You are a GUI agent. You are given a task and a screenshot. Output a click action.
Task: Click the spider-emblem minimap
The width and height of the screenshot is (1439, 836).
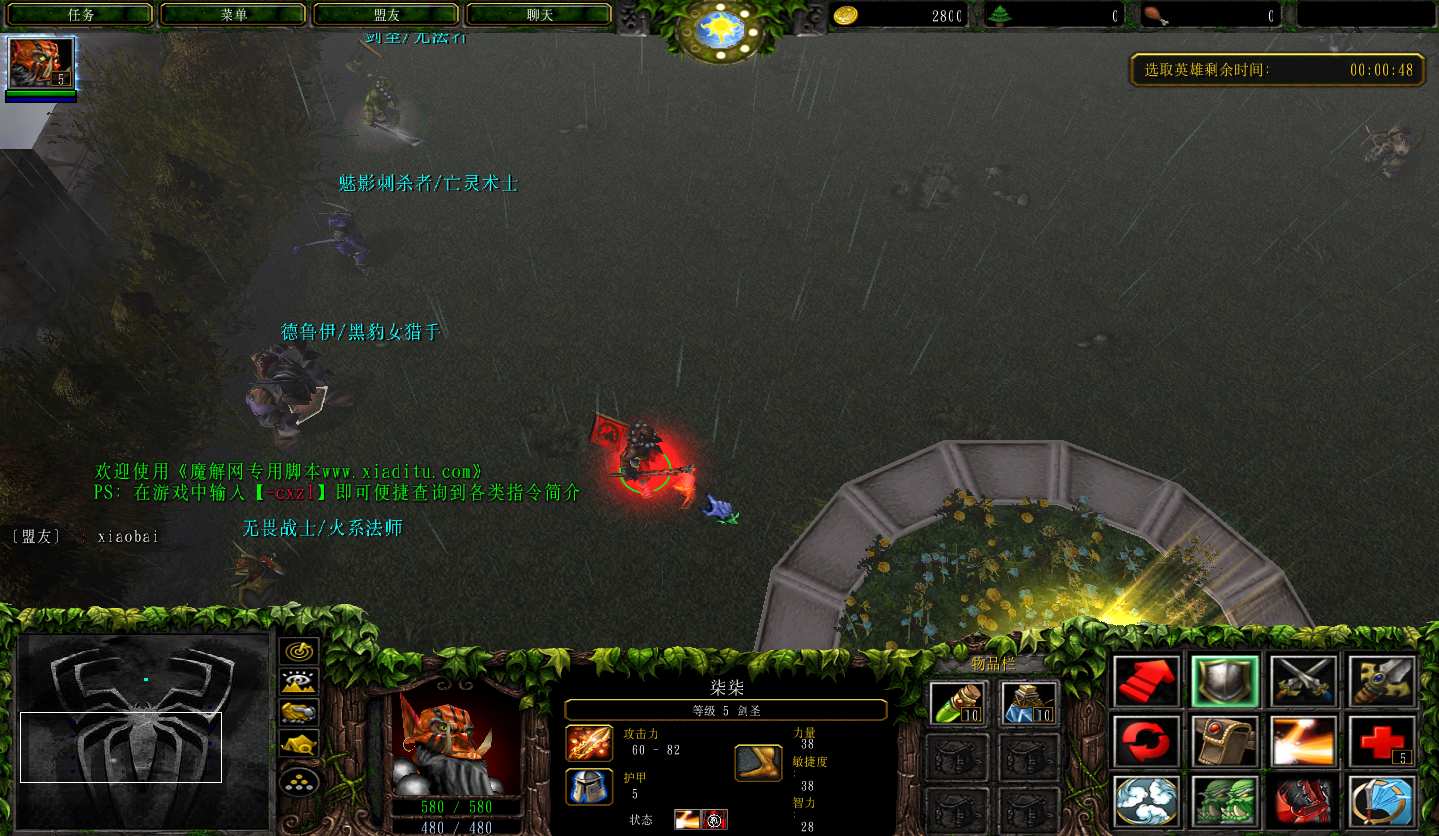point(143,731)
